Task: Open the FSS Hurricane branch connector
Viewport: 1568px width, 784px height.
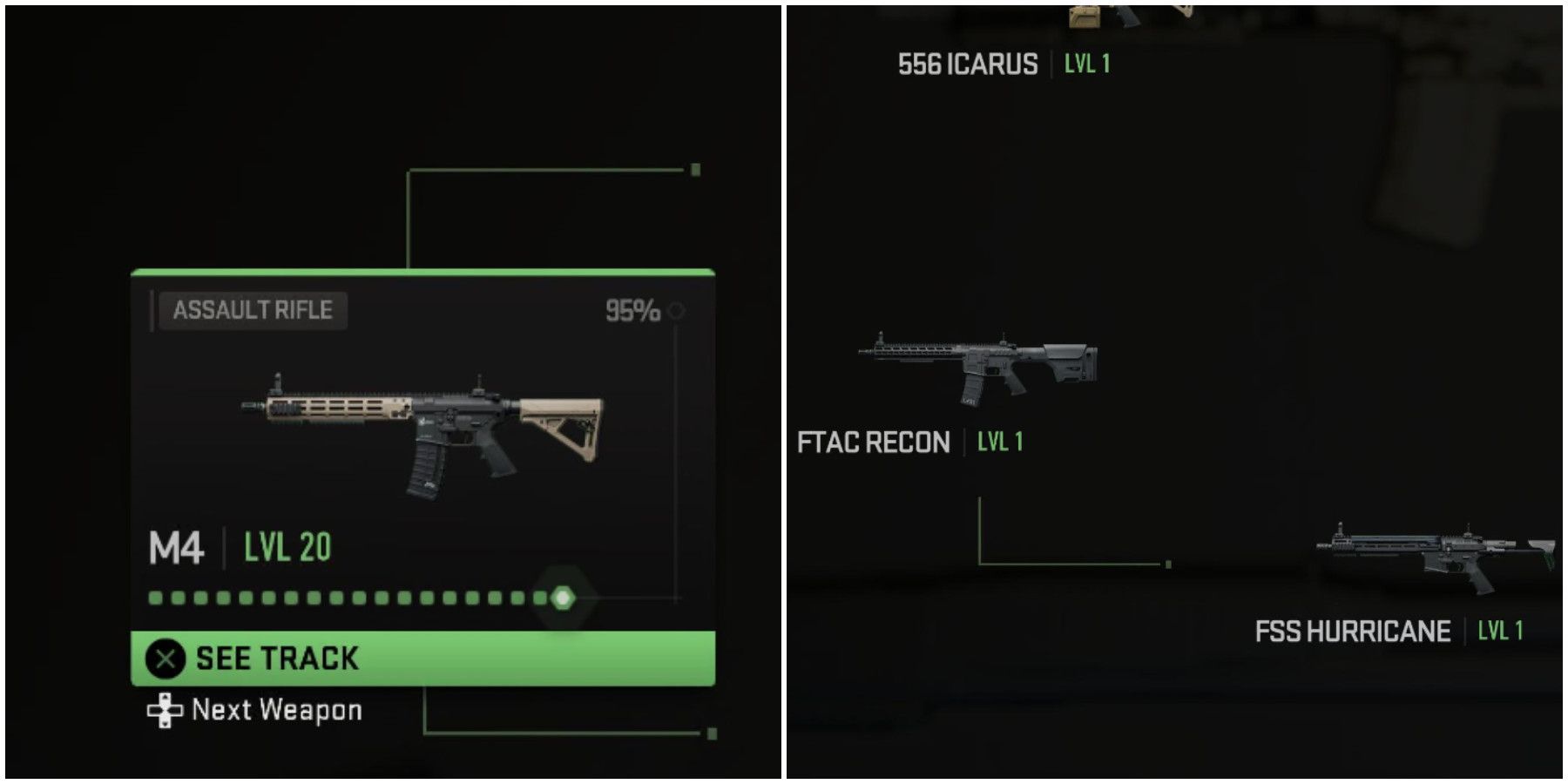Action: (x=1167, y=564)
